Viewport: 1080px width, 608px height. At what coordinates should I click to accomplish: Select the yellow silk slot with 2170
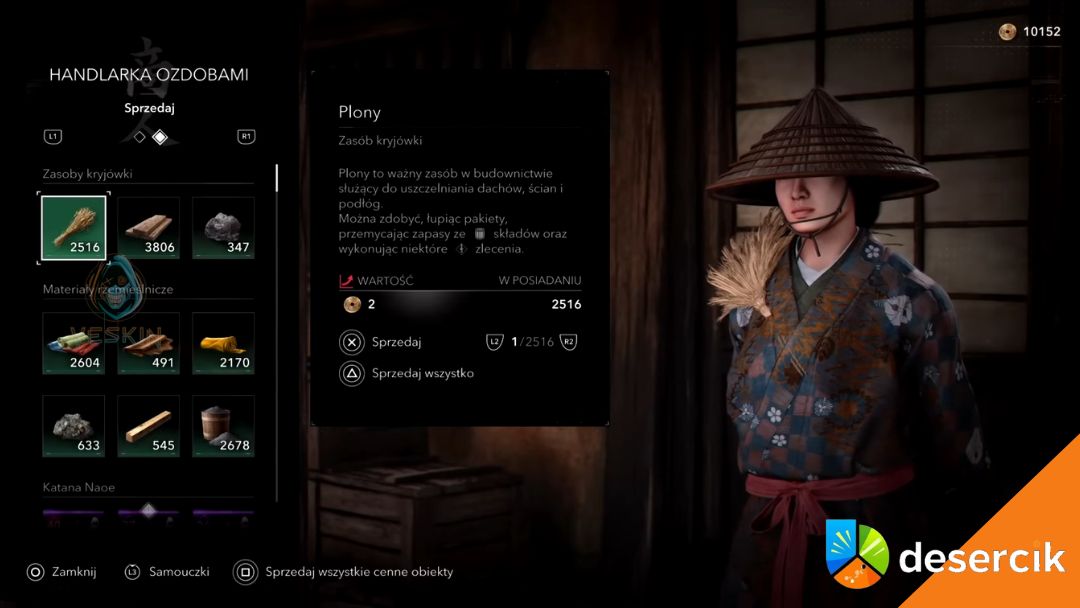223,343
